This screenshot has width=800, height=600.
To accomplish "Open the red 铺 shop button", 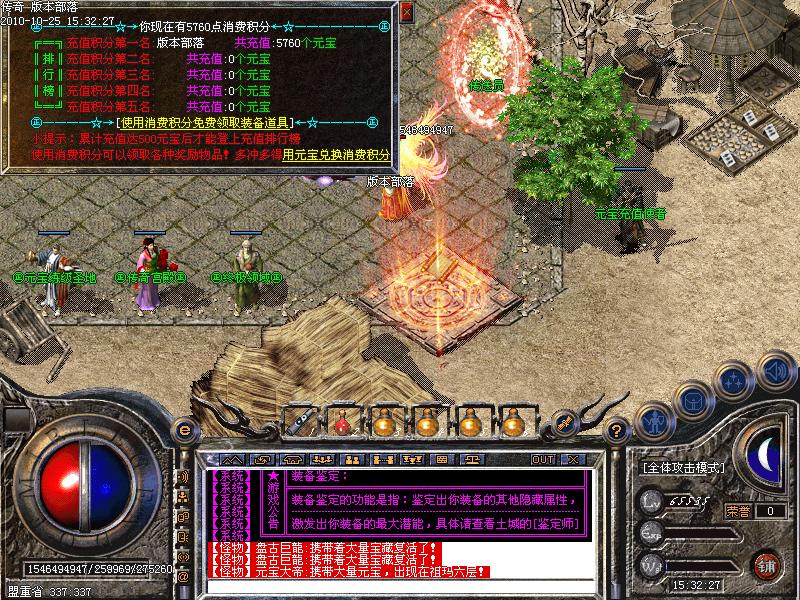I will (x=767, y=565).
